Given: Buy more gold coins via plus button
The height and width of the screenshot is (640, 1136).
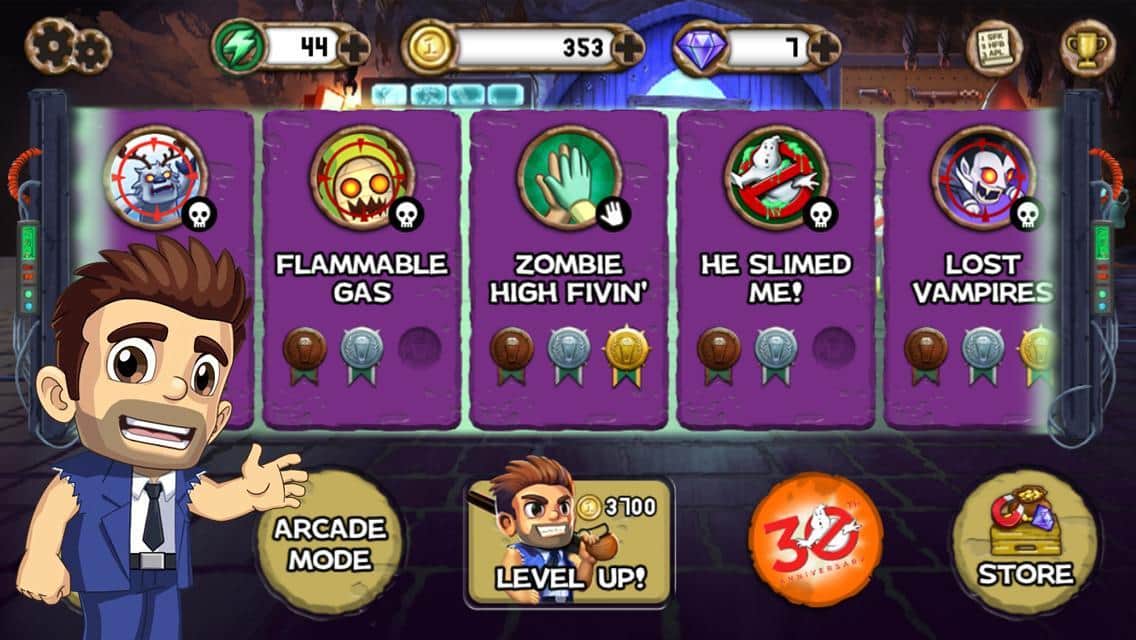Looking at the screenshot, I should tap(628, 47).
